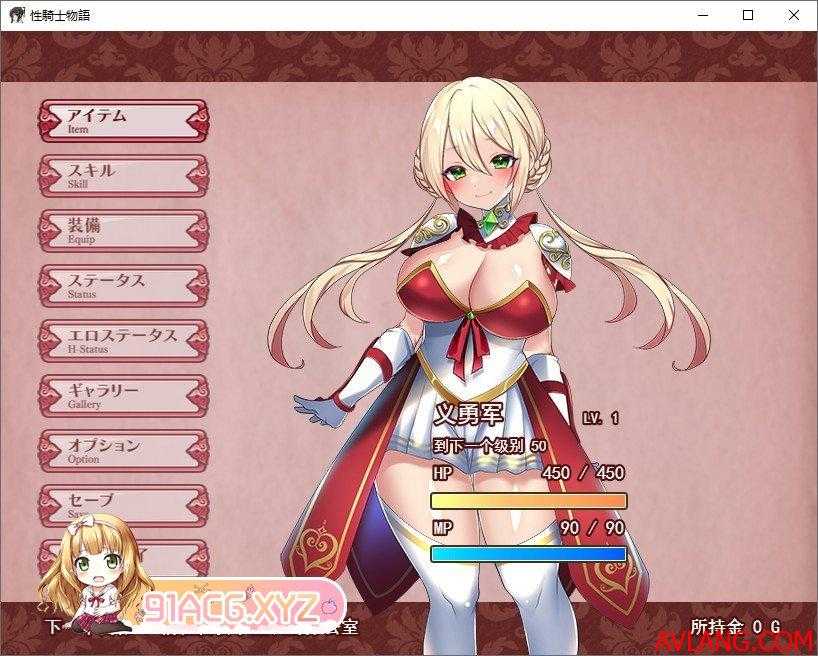
Task: Select the オプション (Option) menu entry
Action: [x=123, y=451]
